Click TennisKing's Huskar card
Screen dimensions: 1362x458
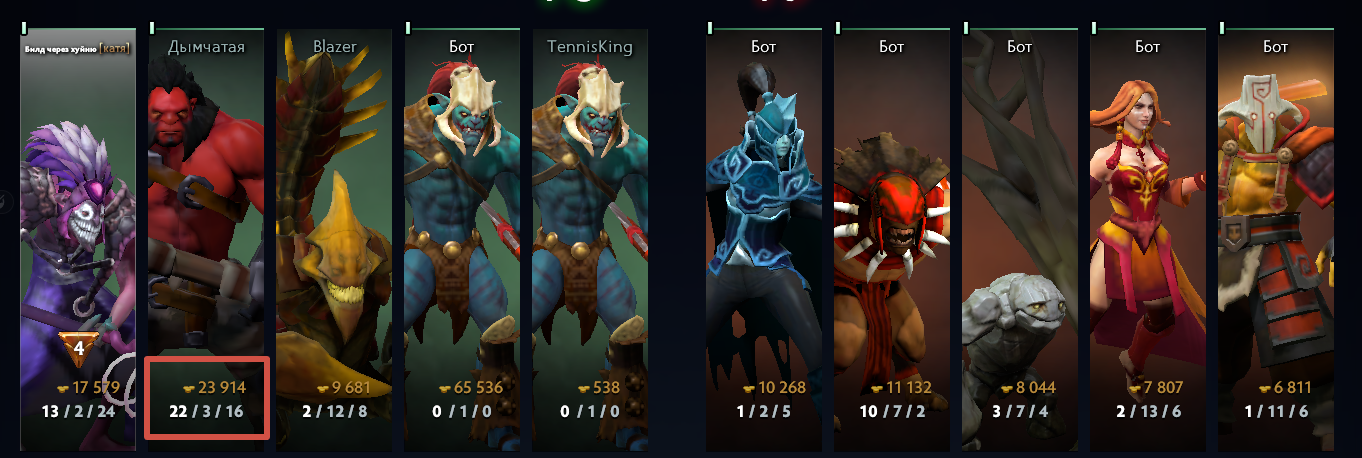click(590, 220)
